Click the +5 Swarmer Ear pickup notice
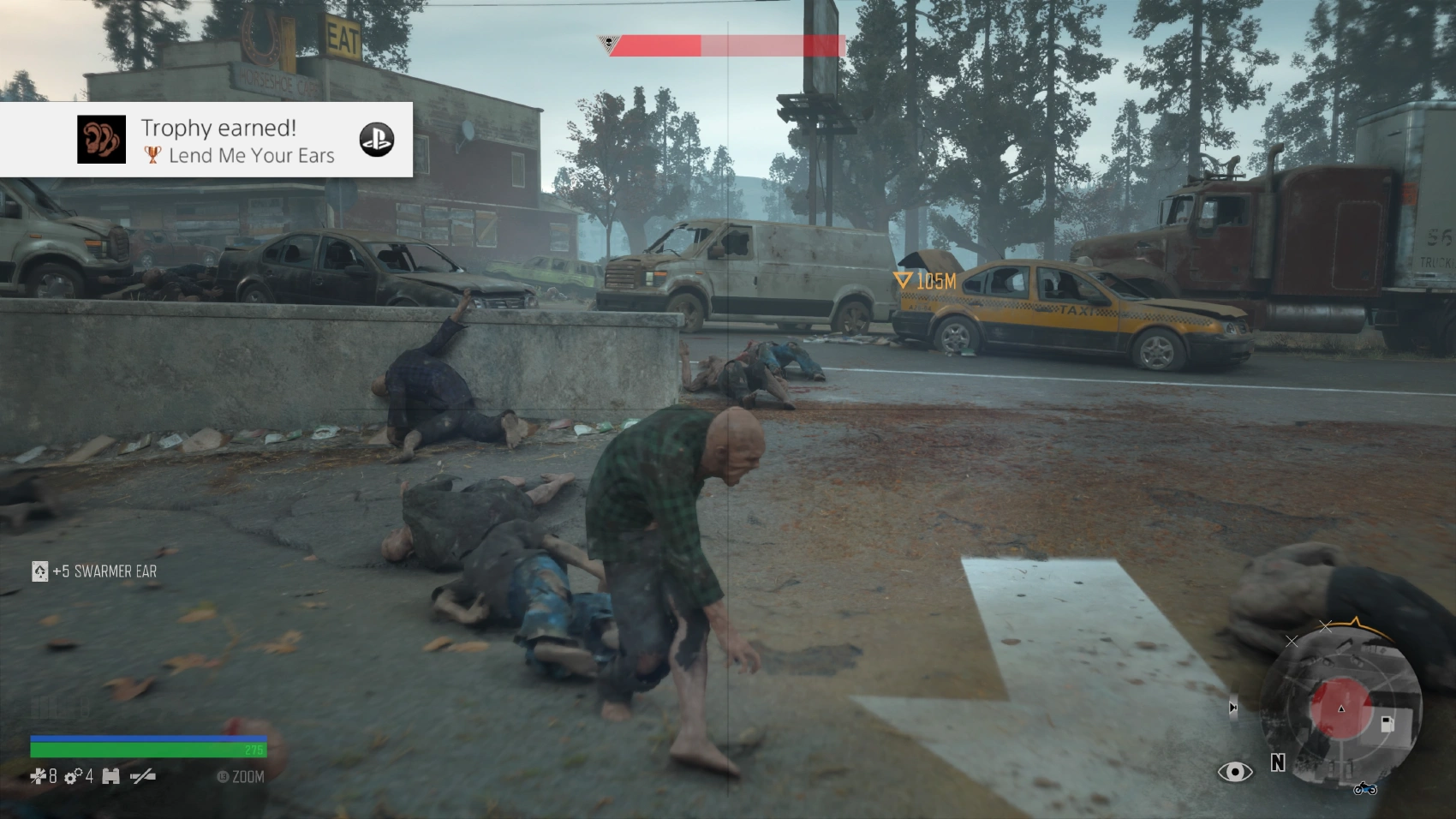 95,571
